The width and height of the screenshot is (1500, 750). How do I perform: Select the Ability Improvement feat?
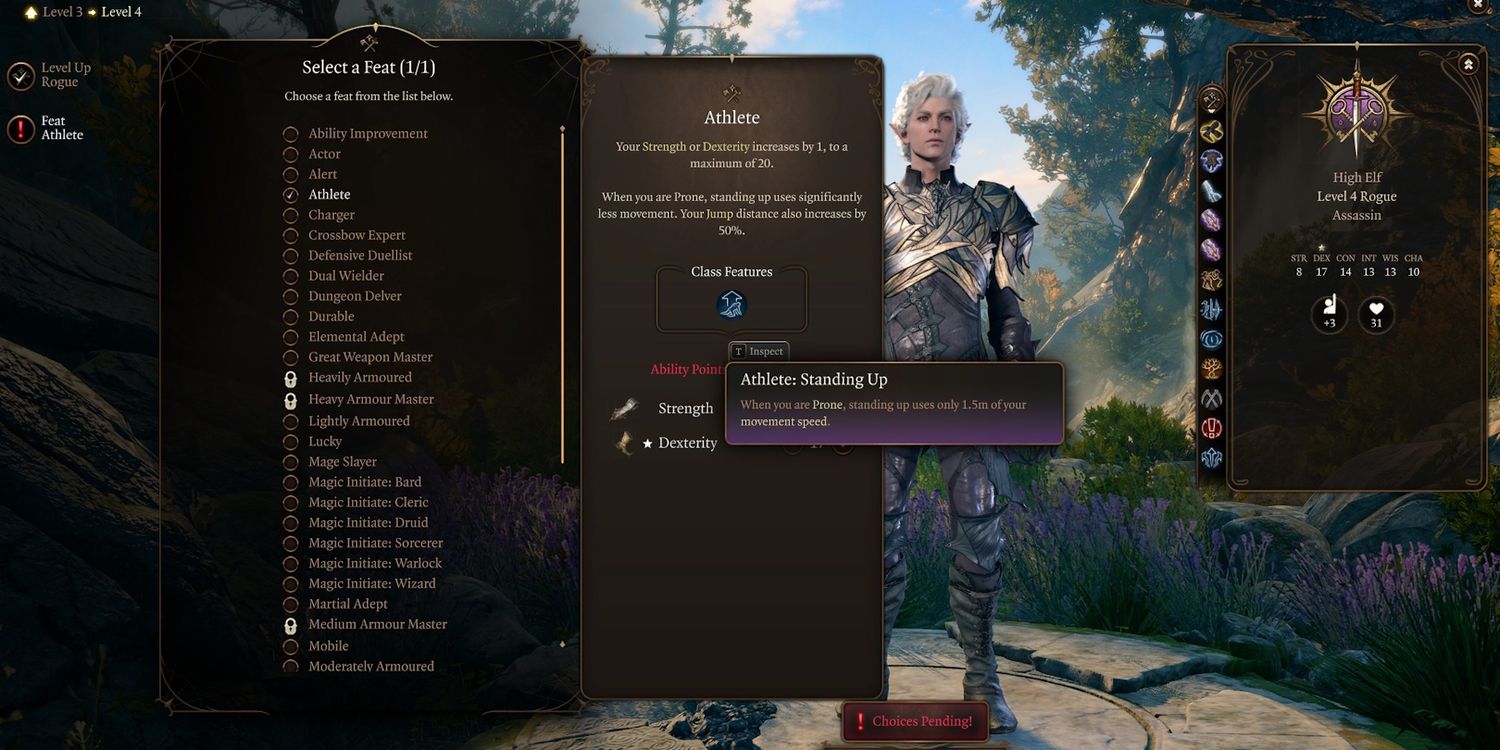367,134
